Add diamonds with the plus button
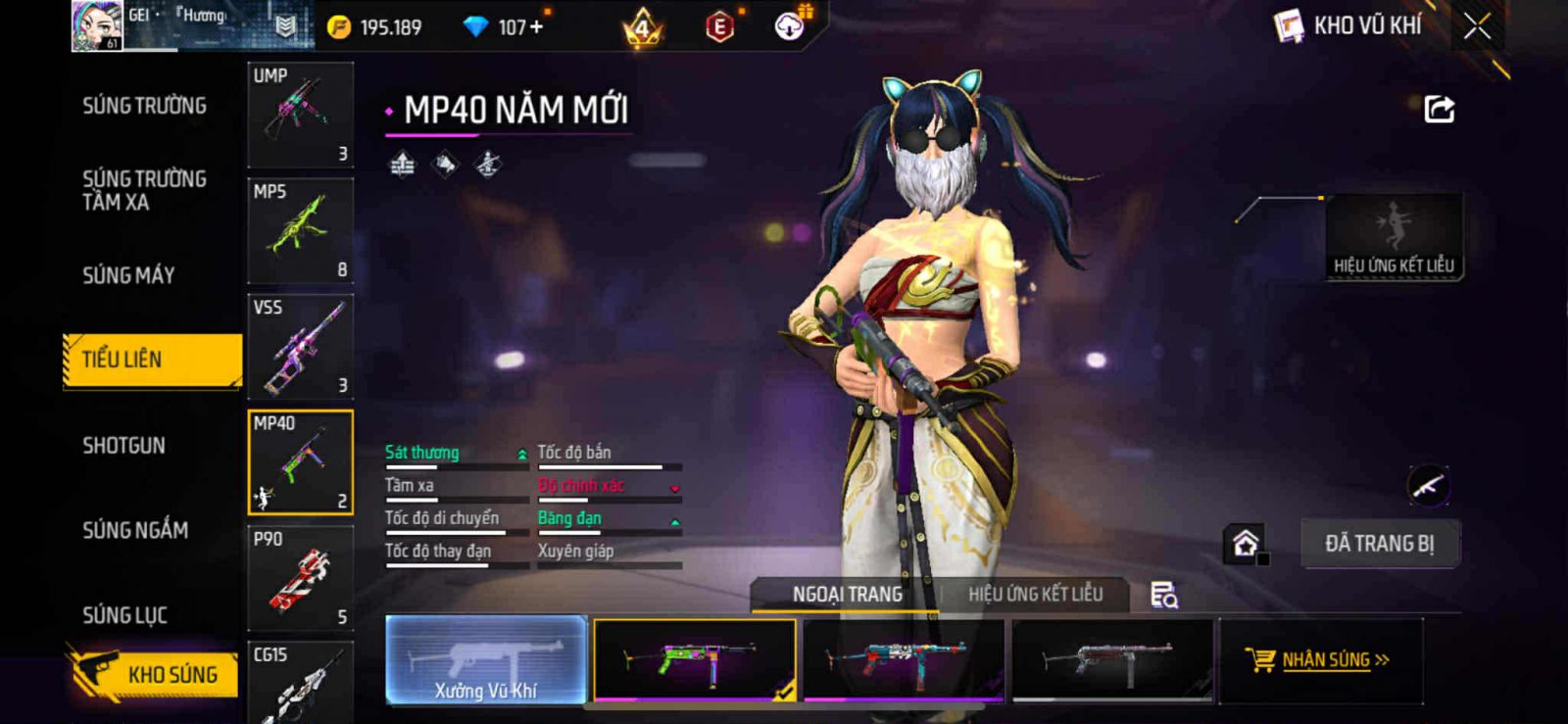Image resolution: width=1568 pixels, height=724 pixels. pos(536,27)
